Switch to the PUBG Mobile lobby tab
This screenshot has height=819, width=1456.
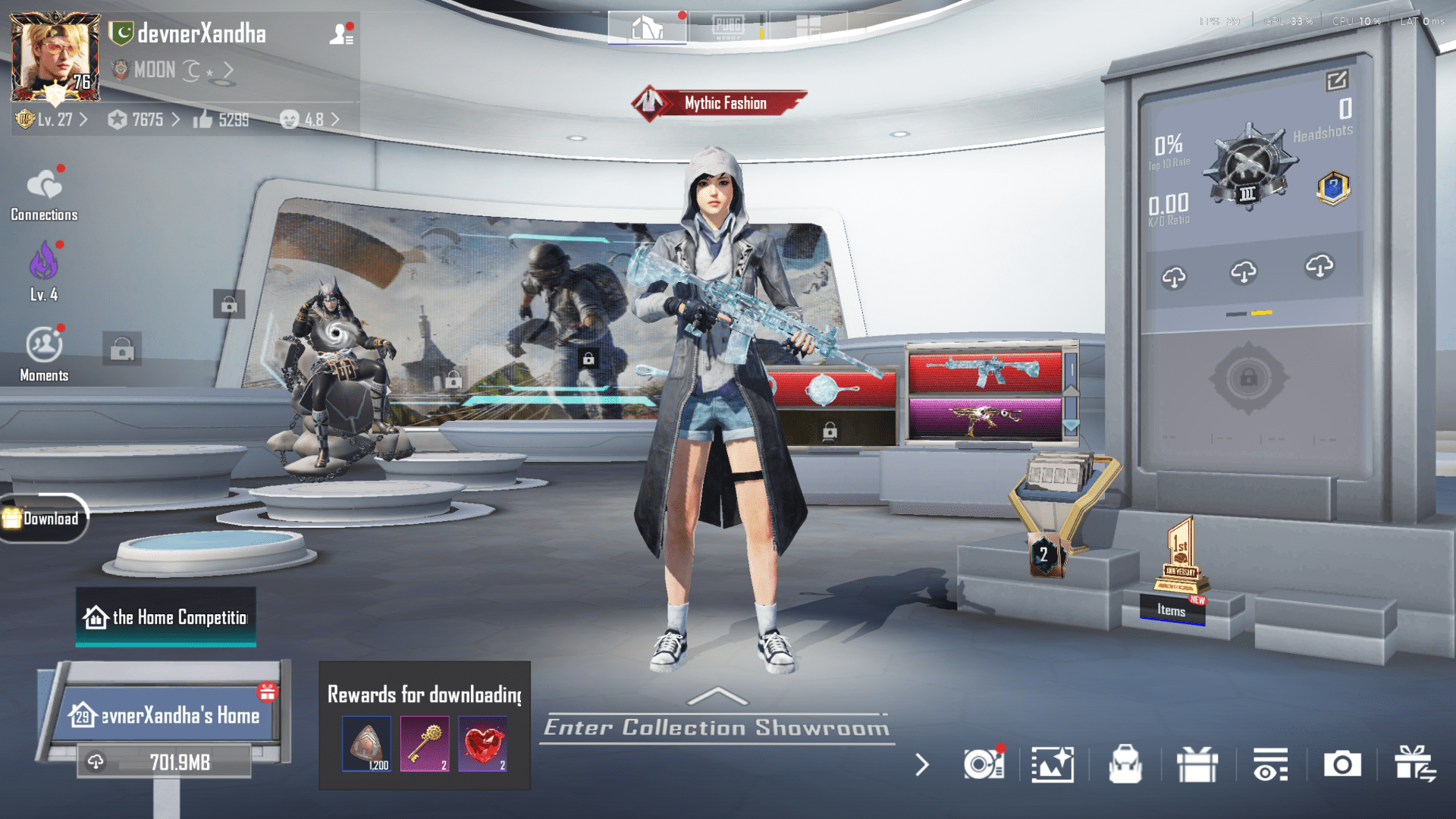(728, 25)
